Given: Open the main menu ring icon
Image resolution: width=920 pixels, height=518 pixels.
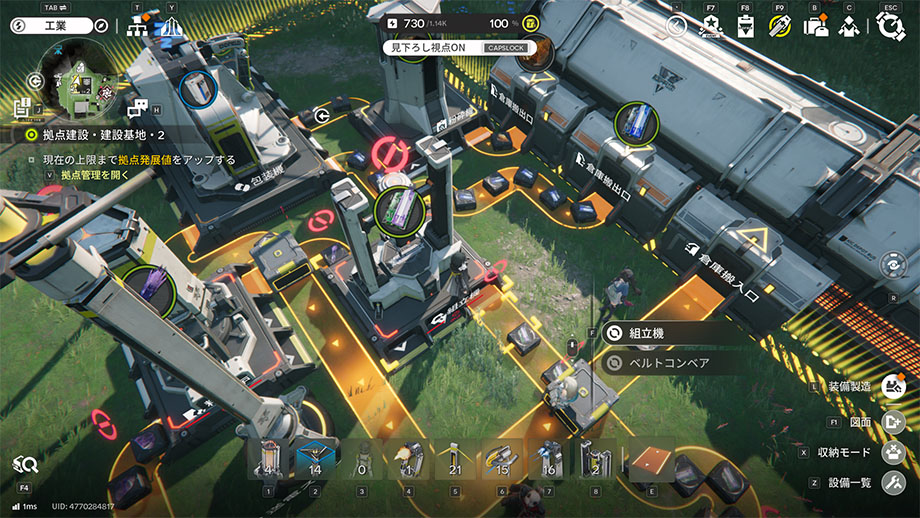Looking at the screenshot, I should pos(889,26).
